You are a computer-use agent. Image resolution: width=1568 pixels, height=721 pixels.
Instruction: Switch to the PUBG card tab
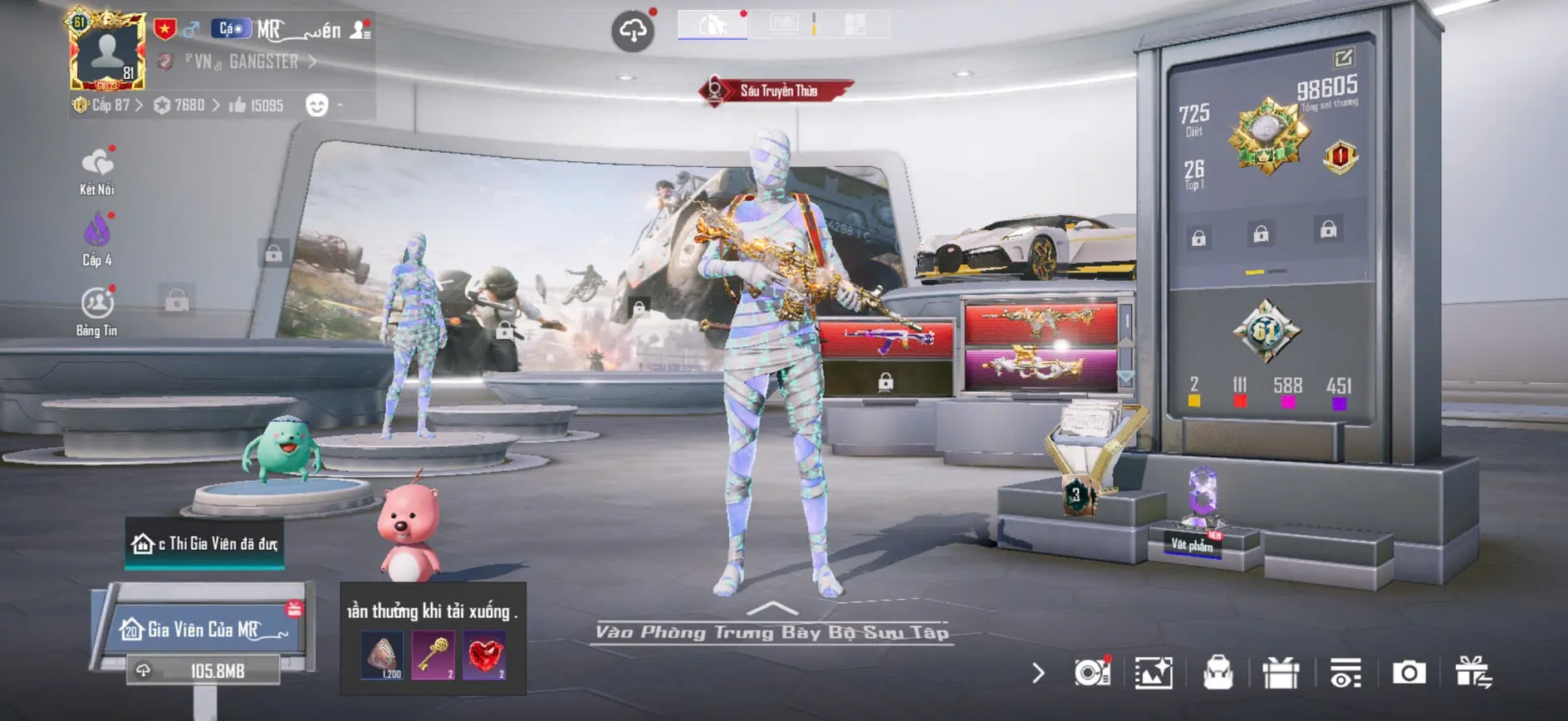pos(783,24)
